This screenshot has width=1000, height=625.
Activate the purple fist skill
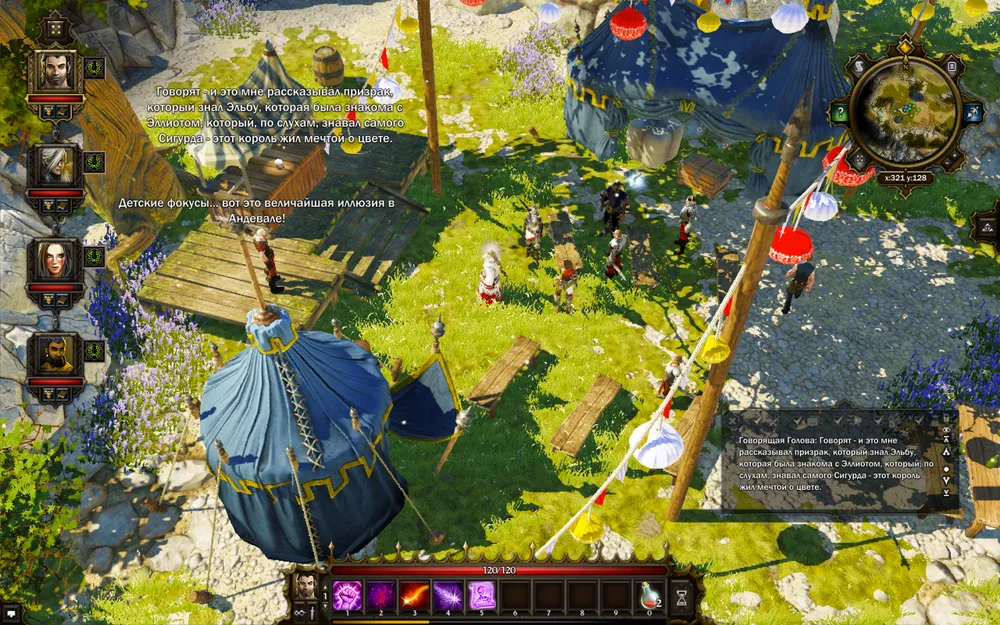pos(346,595)
